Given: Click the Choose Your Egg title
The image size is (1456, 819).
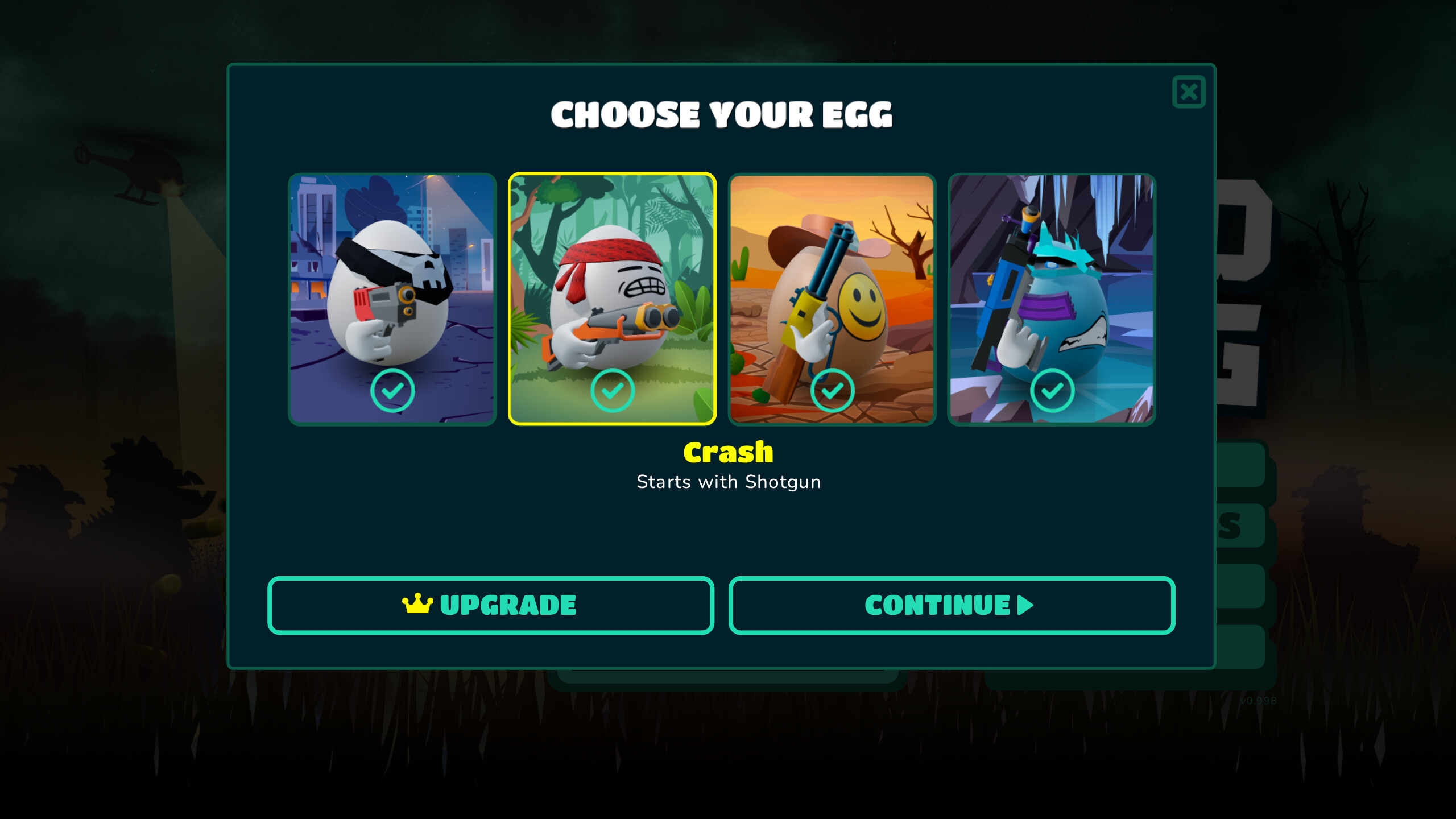Looking at the screenshot, I should tap(722, 114).
